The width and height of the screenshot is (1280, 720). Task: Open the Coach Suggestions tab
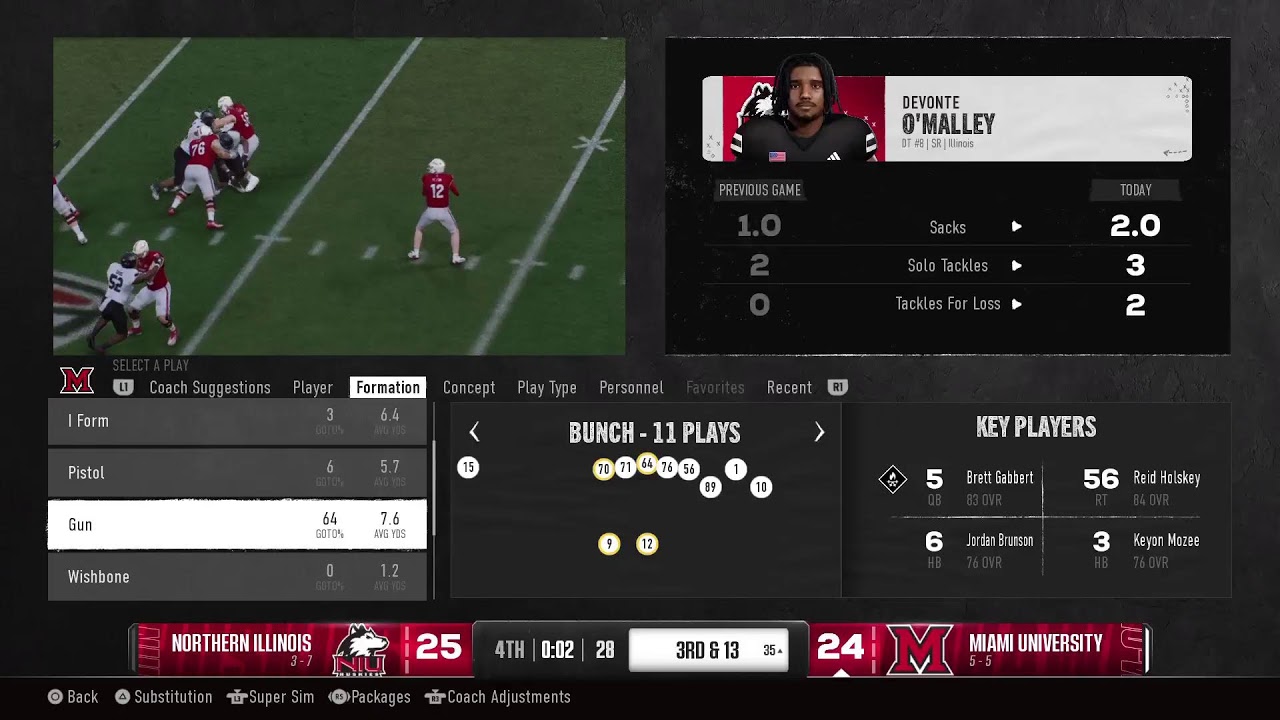210,387
